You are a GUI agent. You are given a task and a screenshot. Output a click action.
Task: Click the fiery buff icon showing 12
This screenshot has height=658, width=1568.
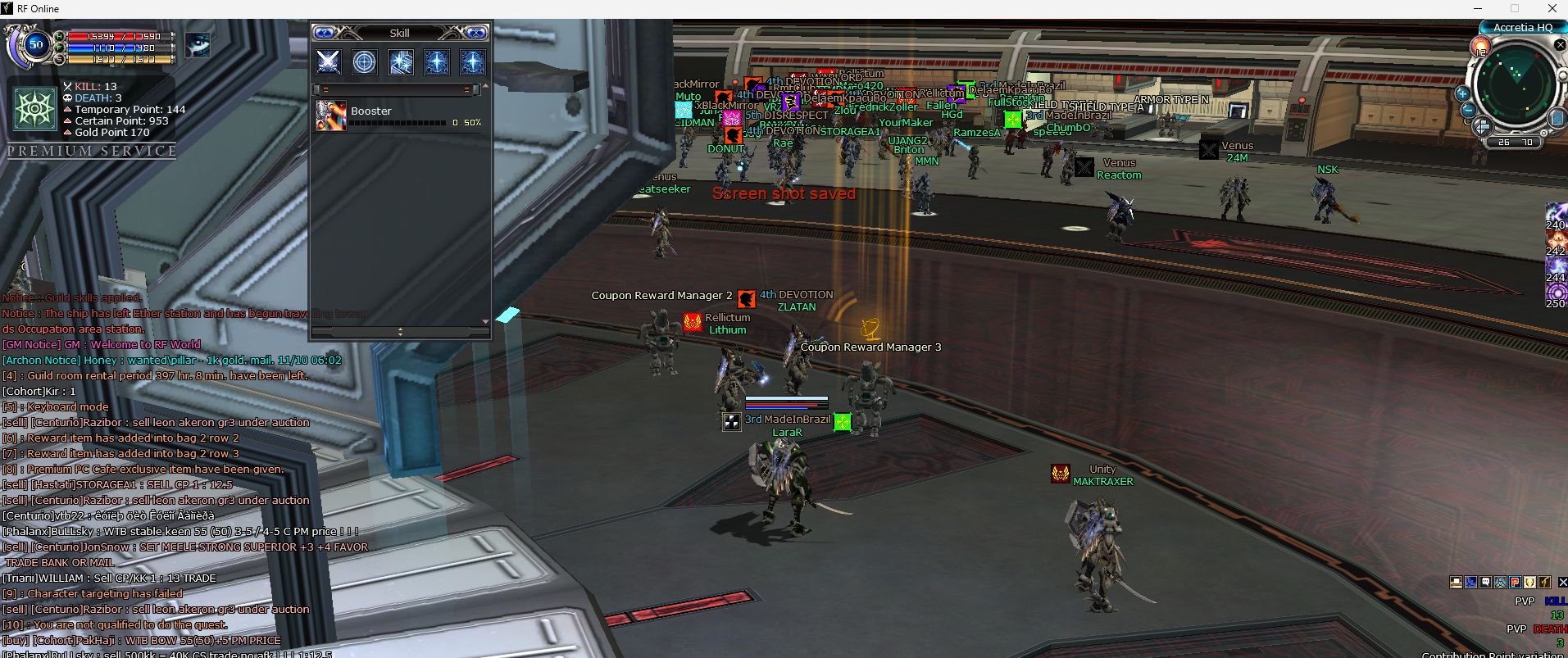coord(1481,48)
